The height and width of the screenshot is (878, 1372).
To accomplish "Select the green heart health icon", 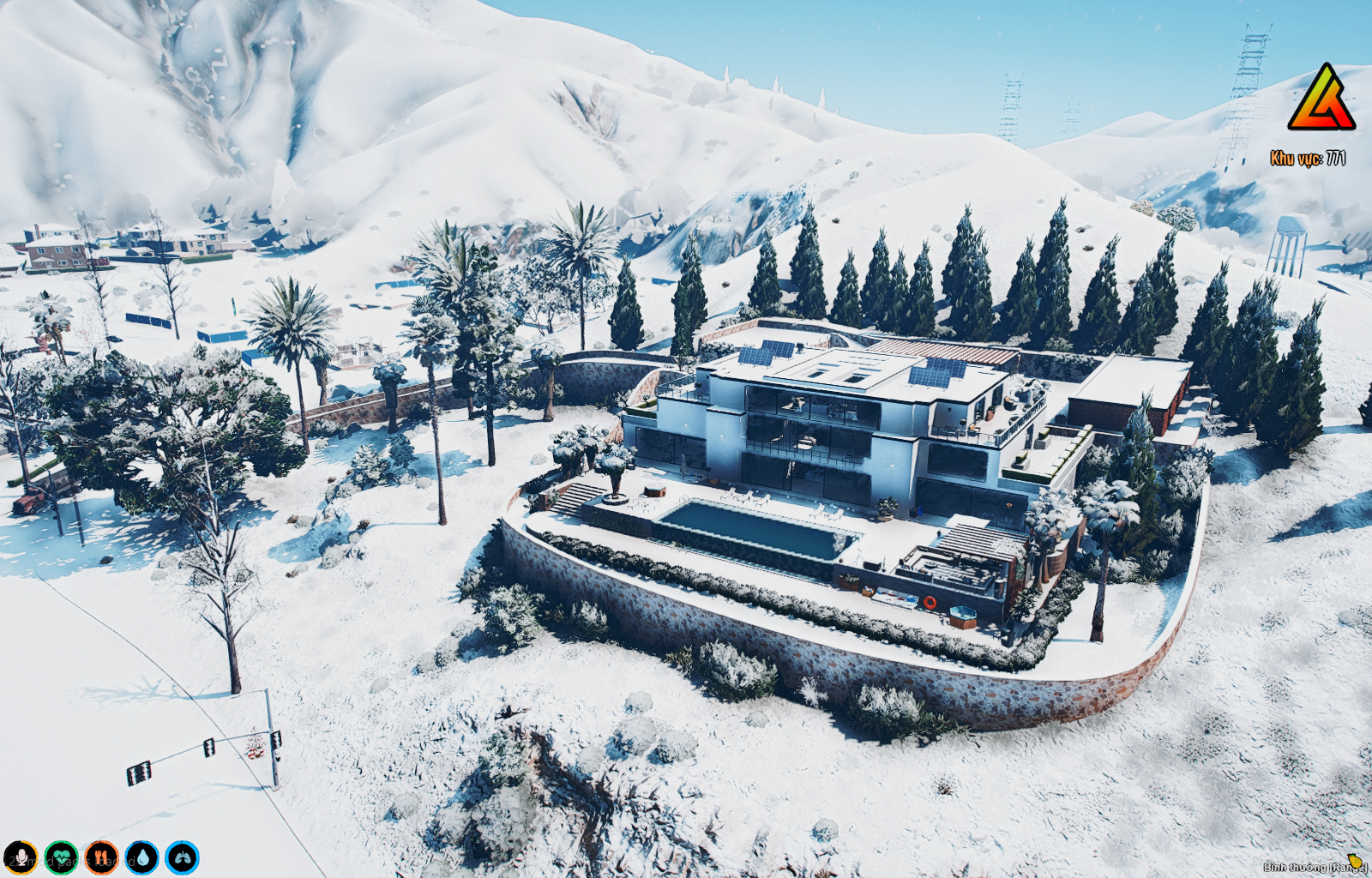I will (x=61, y=857).
